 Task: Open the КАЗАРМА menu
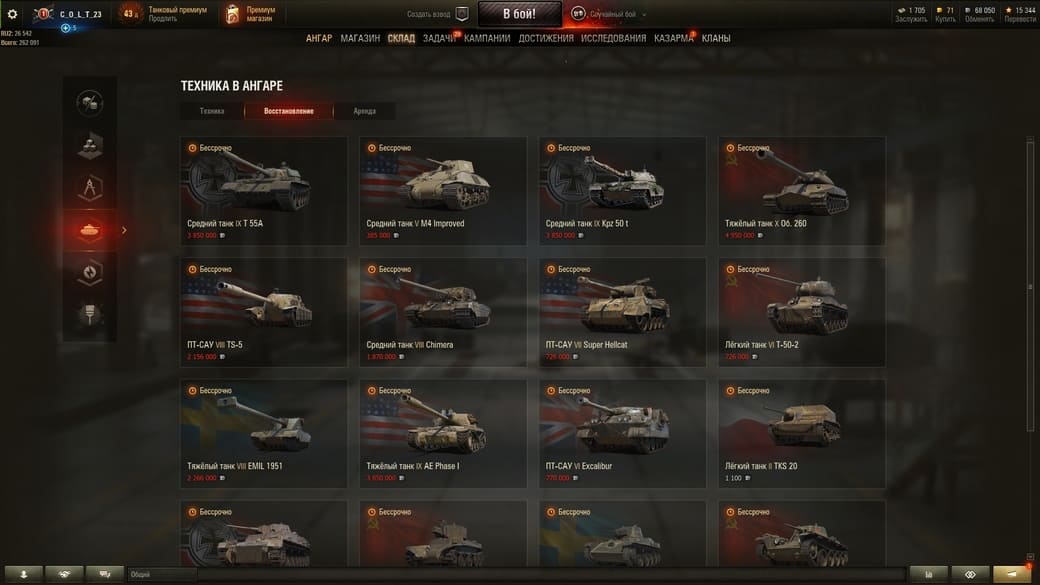pyautogui.click(x=673, y=38)
